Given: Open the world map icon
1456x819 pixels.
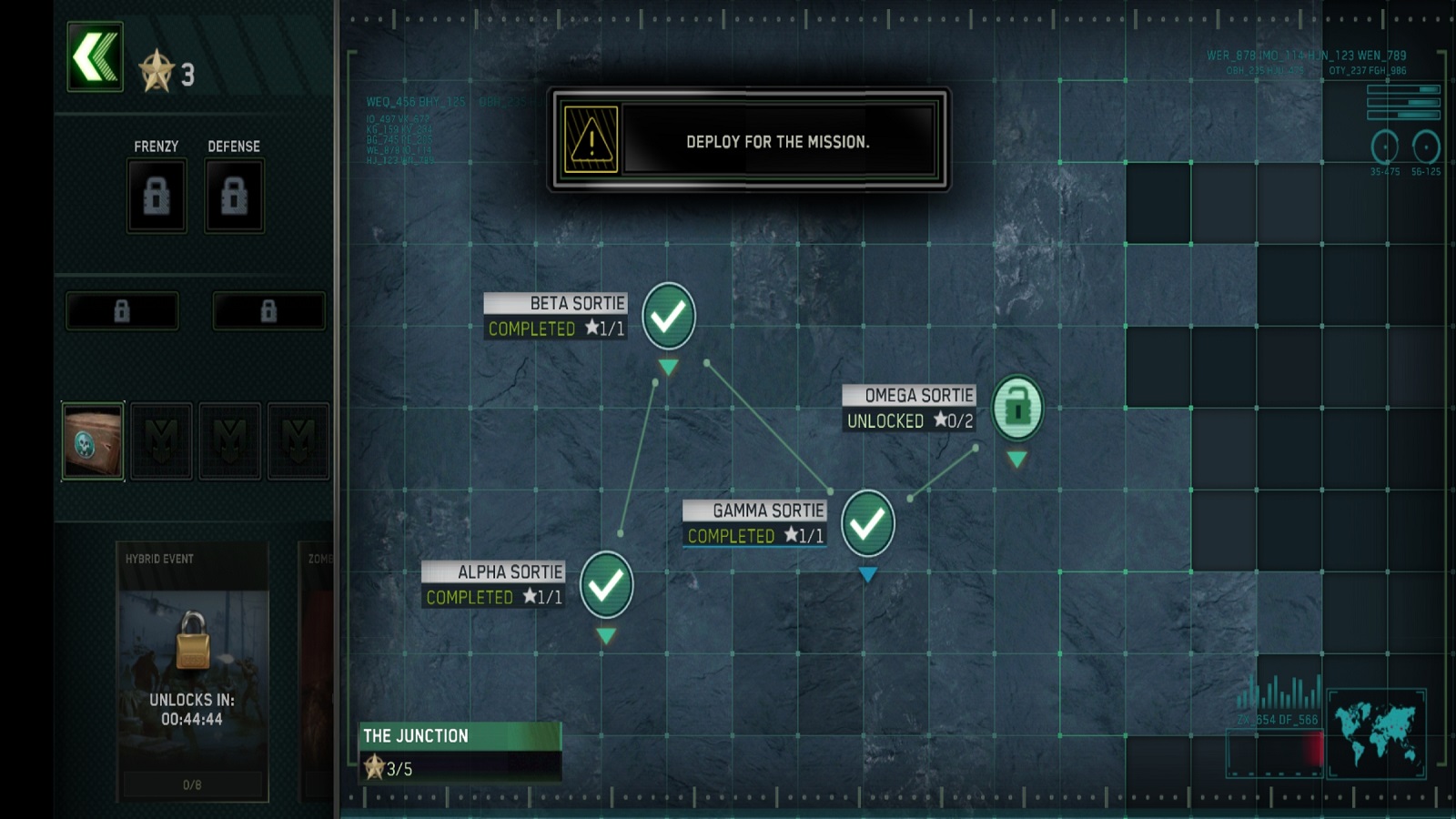Looking at the screenshot, I should click(1376, 733).
